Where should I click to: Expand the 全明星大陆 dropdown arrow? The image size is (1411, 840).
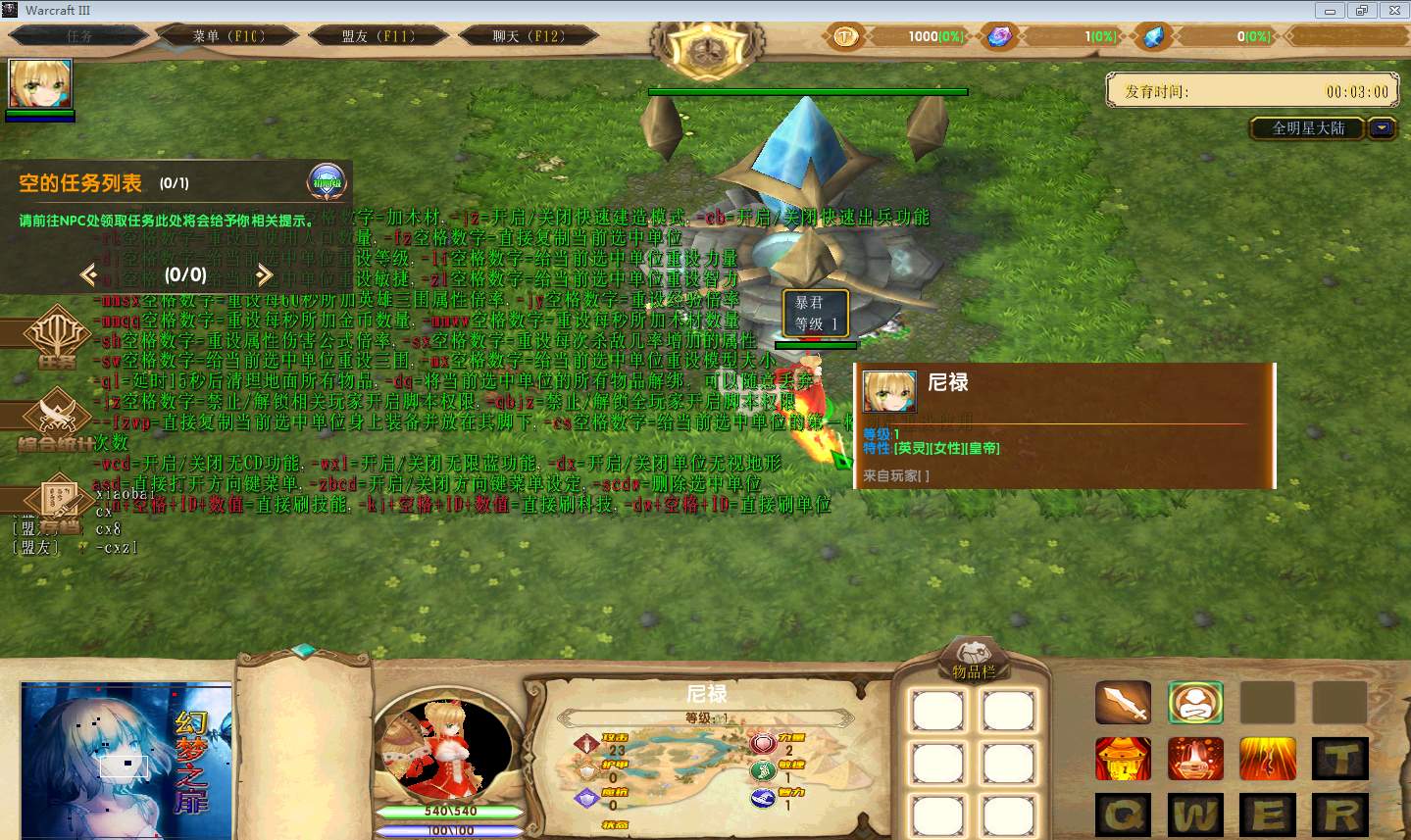[1383, 128]
